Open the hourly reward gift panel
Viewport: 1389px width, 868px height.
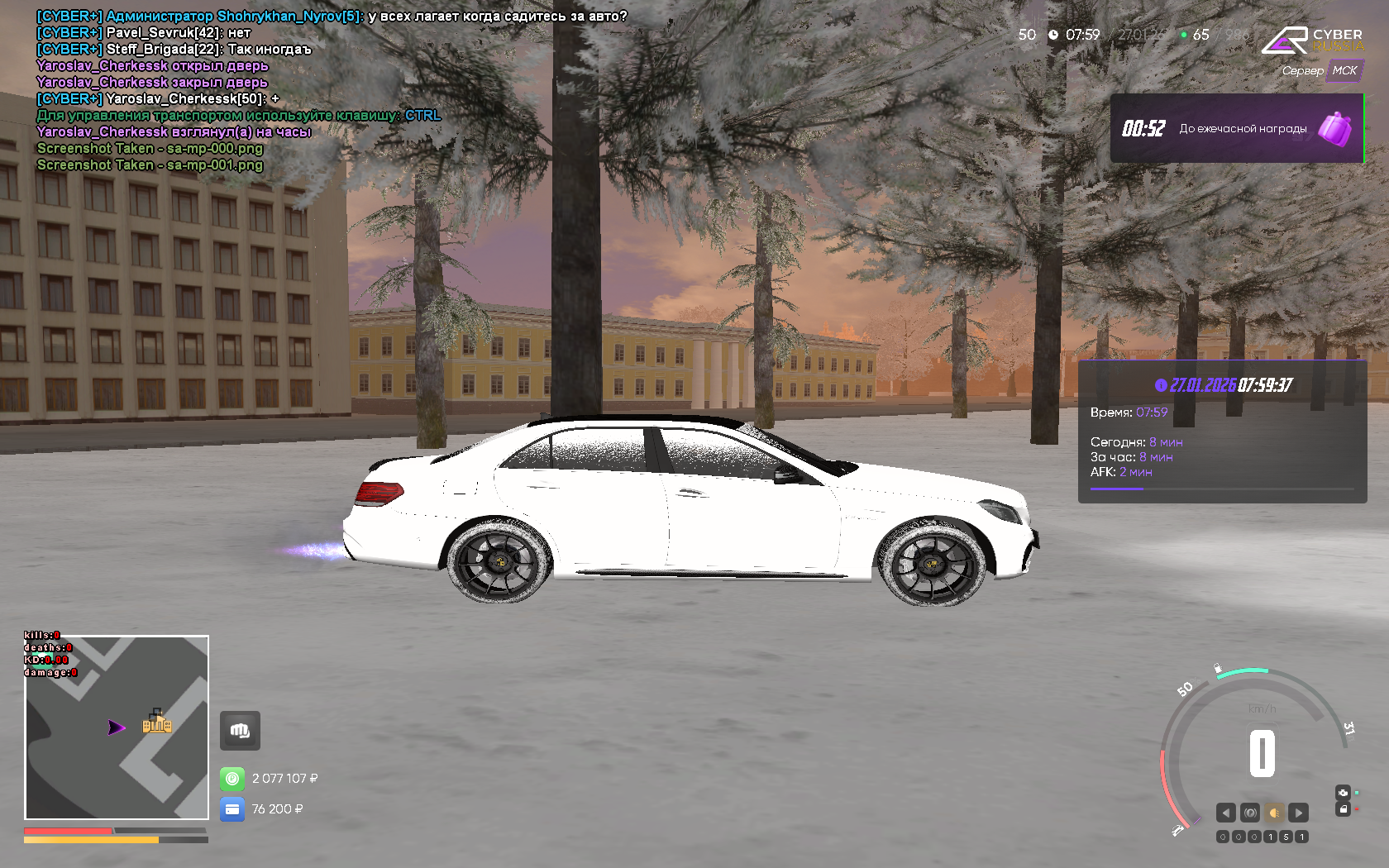(x=1237, y=128)
